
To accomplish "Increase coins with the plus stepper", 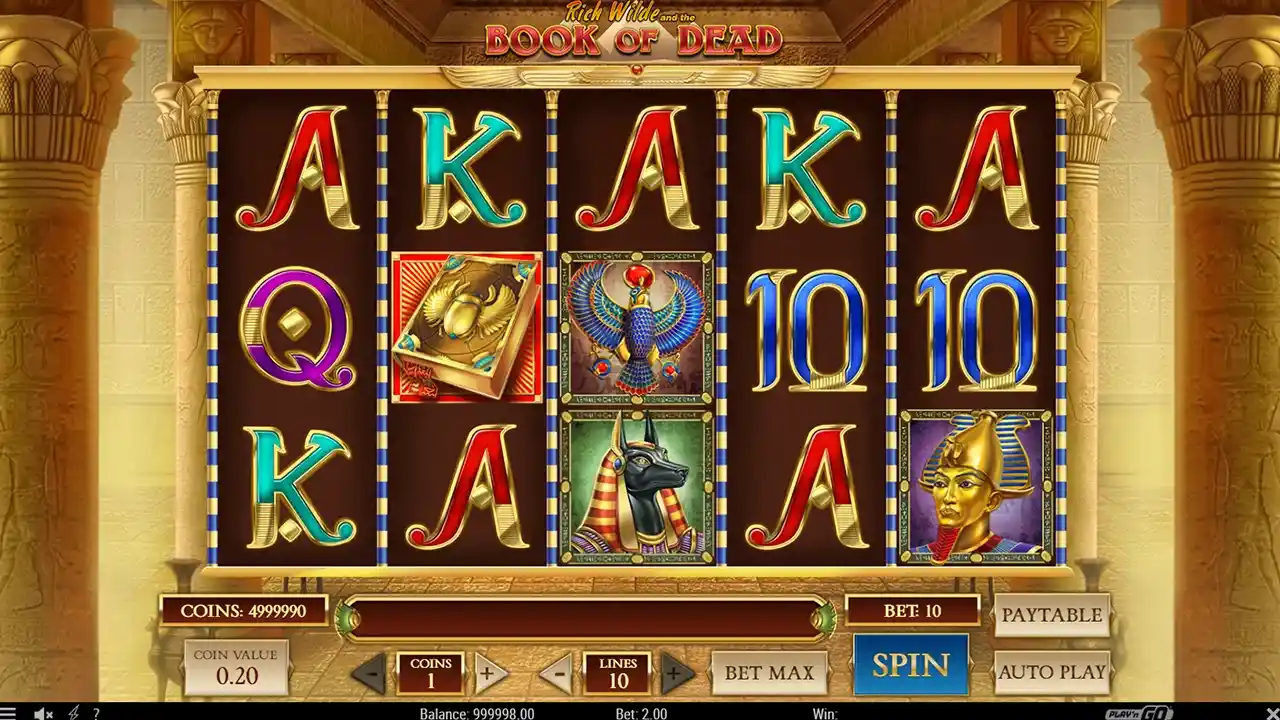I will click(489, 672).
